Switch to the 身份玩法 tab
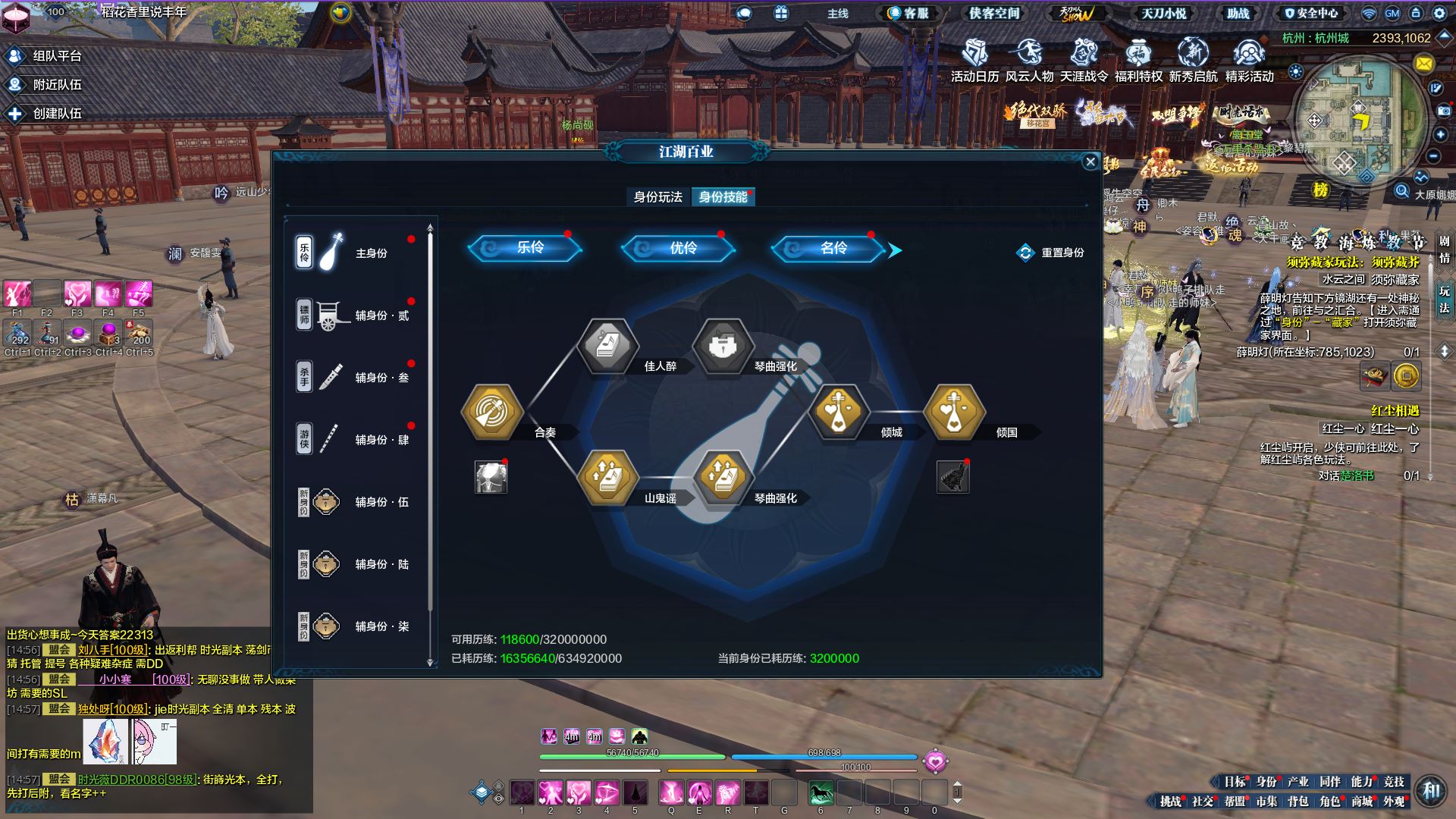1456x819 pixels. [657, 197]
